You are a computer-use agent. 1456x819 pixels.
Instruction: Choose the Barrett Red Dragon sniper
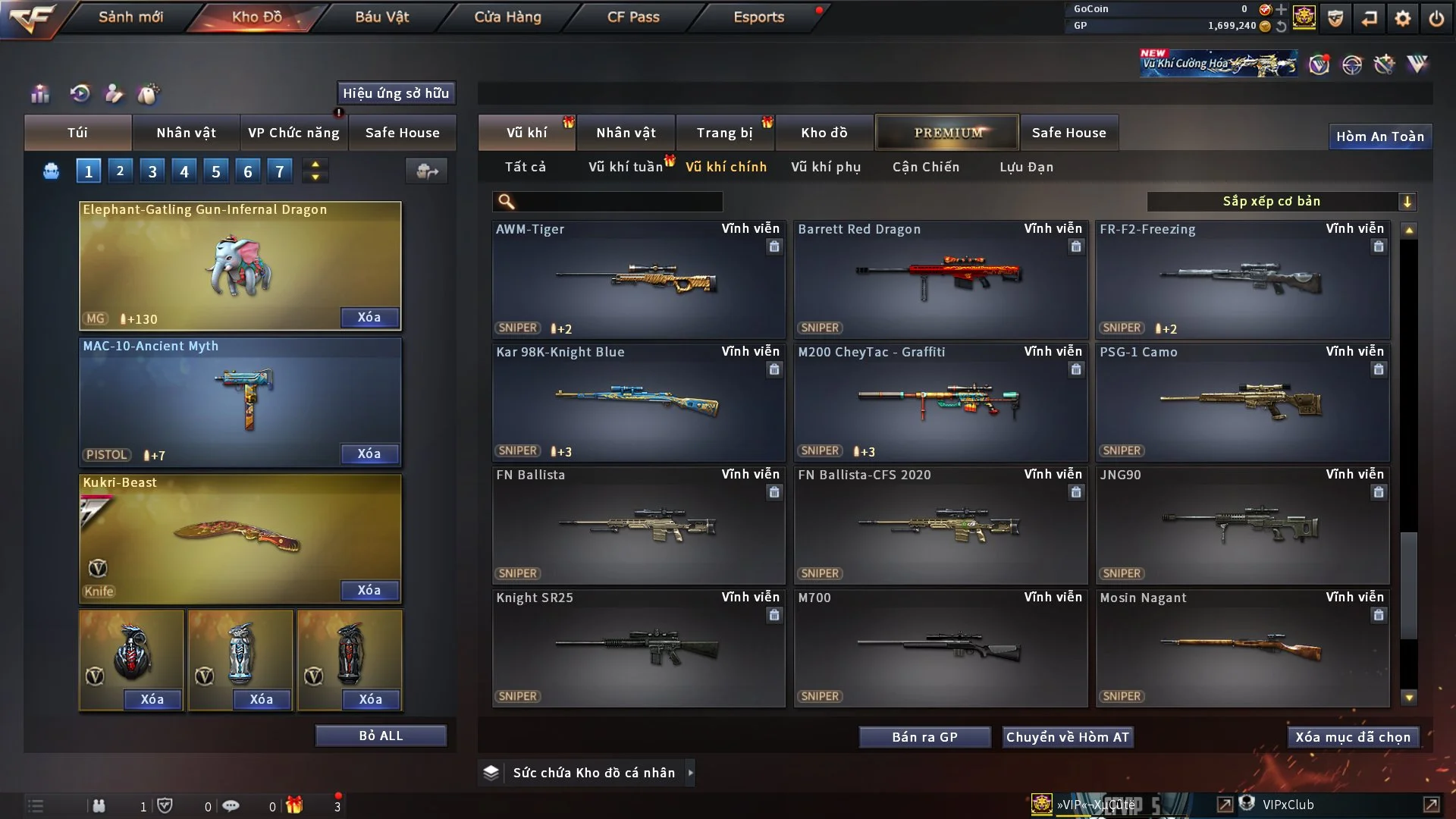[940, 279]
